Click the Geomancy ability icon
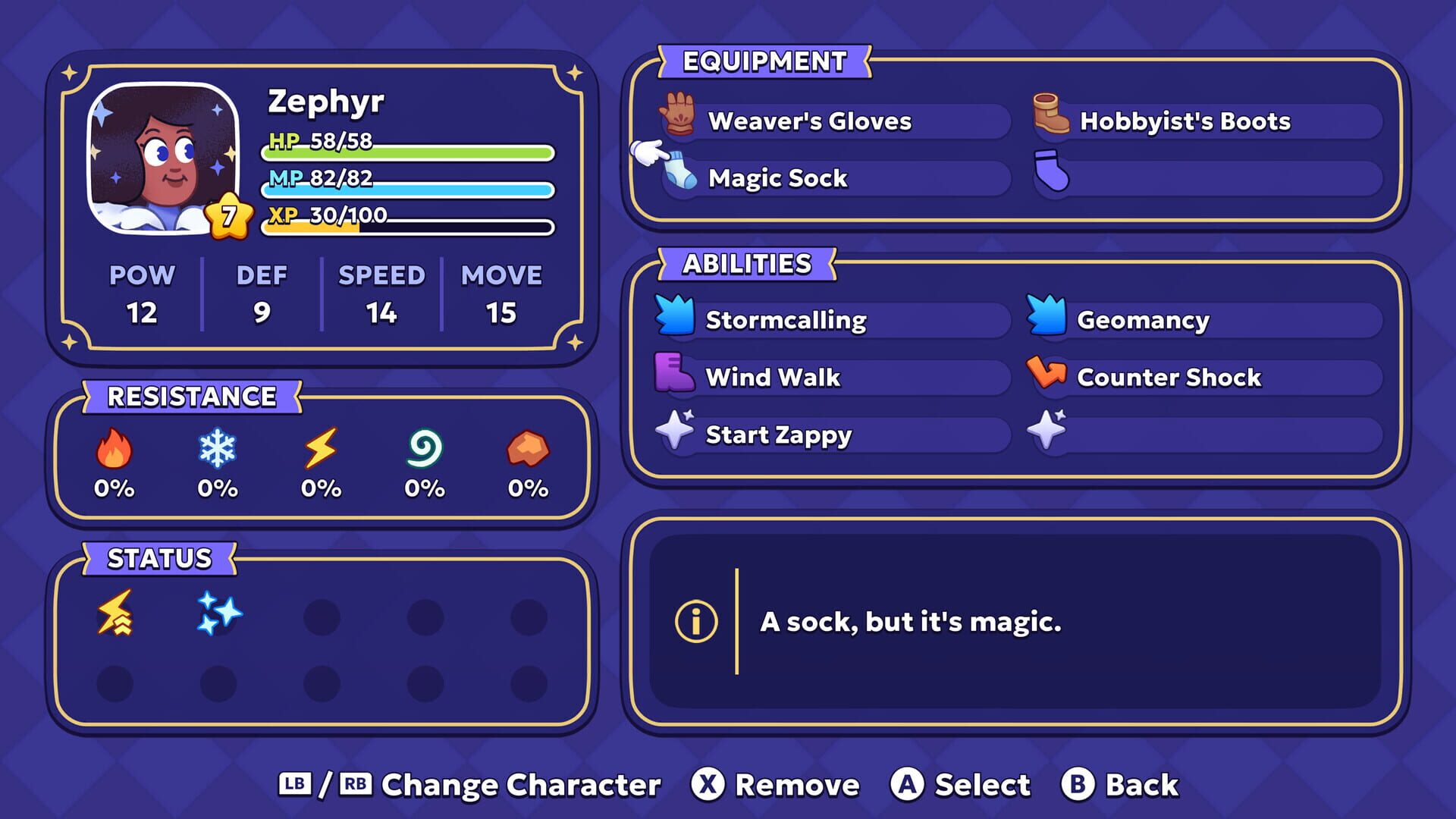The width and height of the screenshot is (1456, 819). click(1046, 318)
